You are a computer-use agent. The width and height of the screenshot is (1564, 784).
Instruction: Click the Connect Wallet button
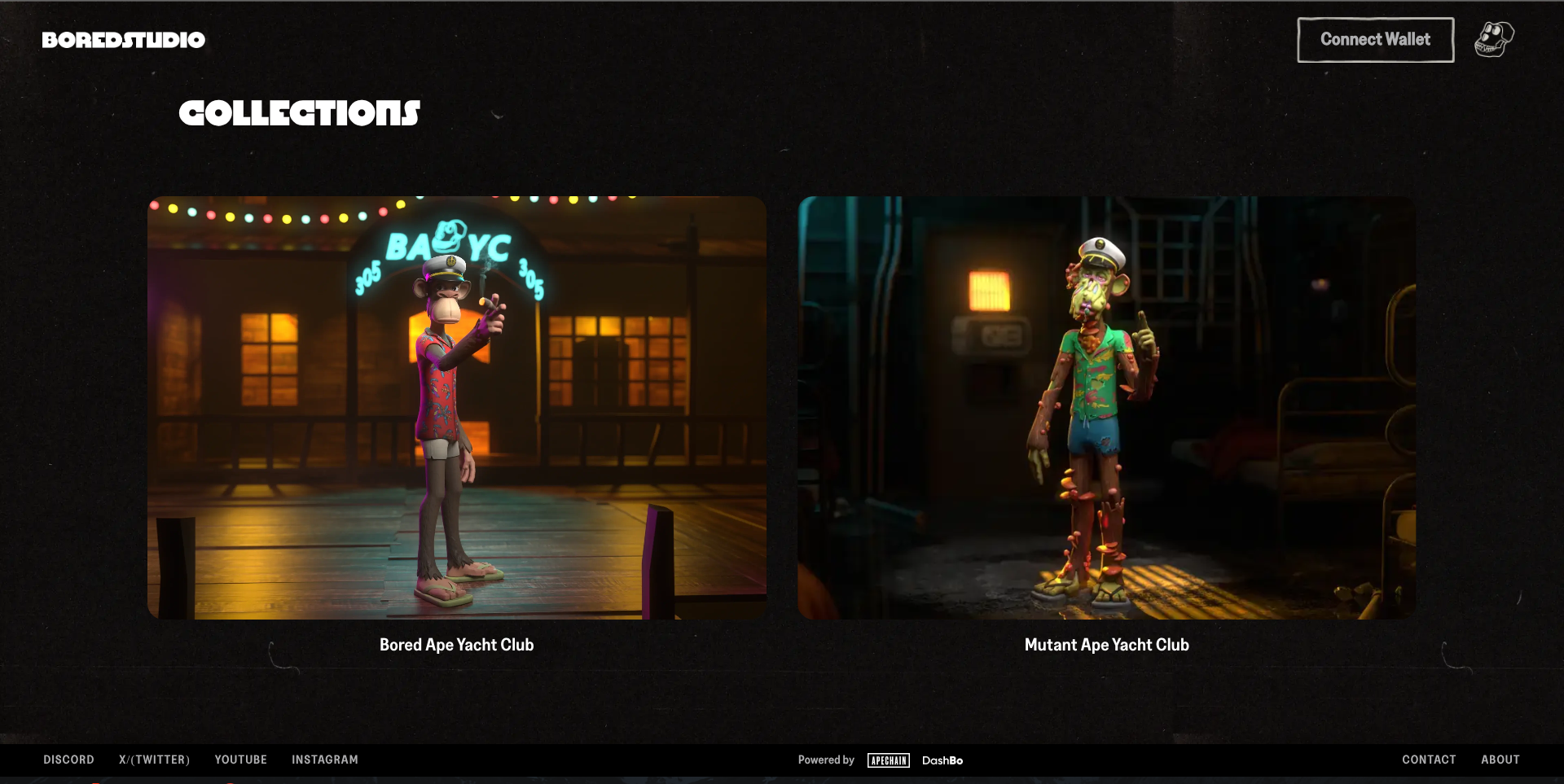[x=1375, y=40]
